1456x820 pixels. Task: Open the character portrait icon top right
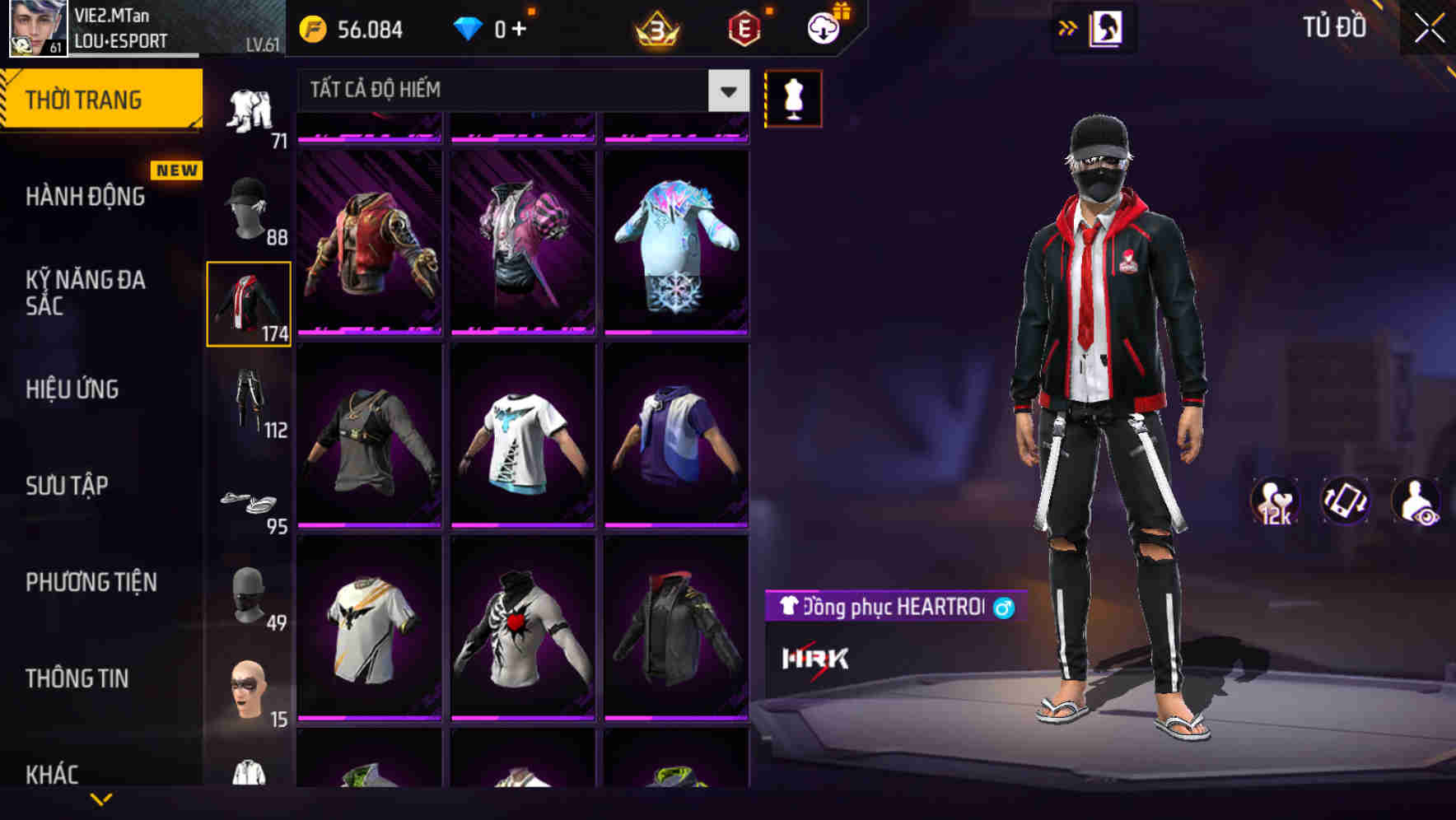[x=1107, y=27]
